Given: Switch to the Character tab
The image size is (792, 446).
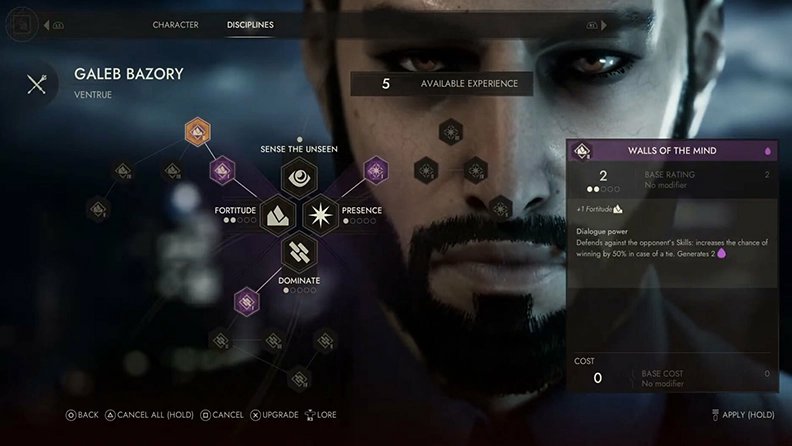Looking at the screenshot, I should (x=175, y=25).
